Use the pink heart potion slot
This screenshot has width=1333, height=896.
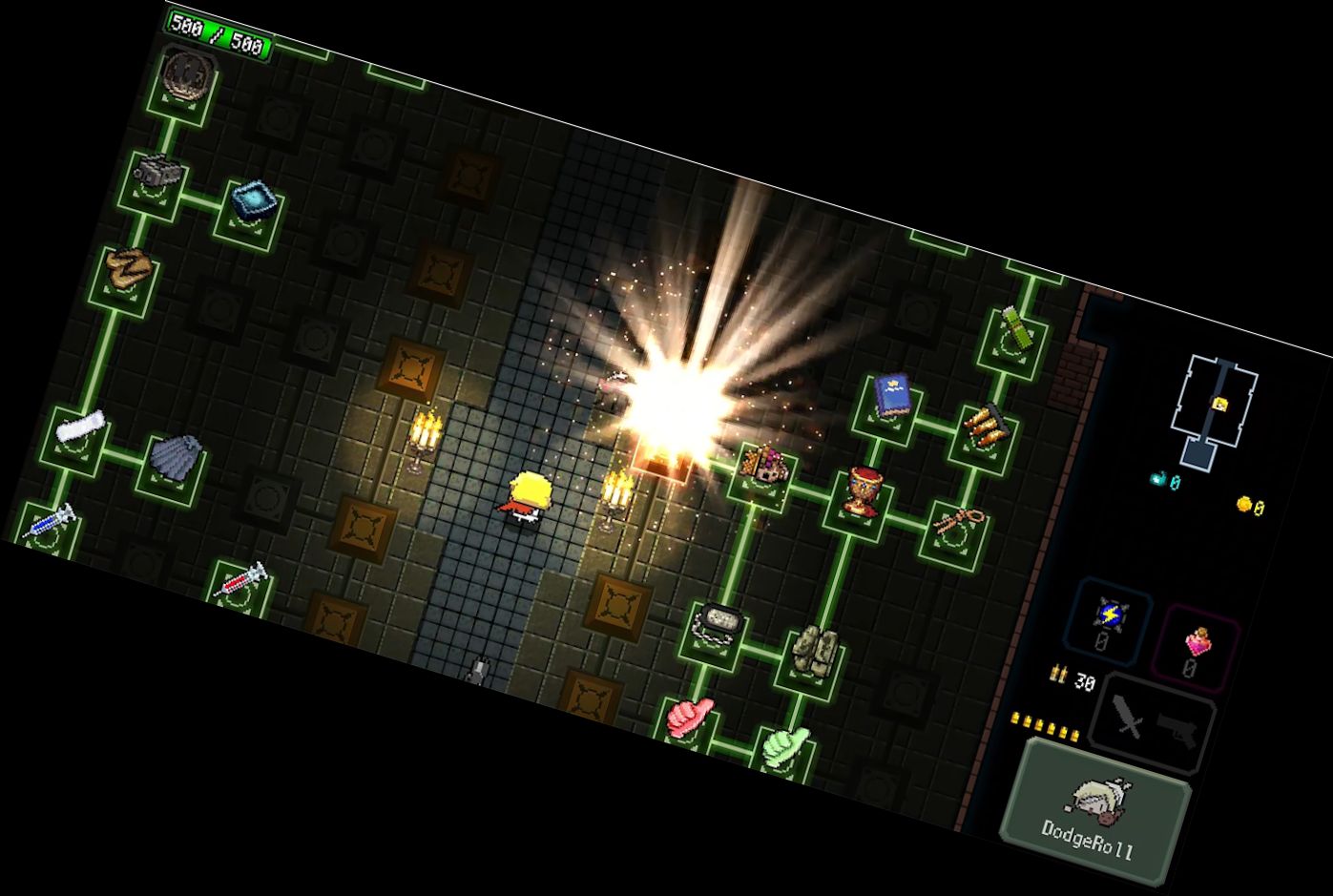(1197, 647)
